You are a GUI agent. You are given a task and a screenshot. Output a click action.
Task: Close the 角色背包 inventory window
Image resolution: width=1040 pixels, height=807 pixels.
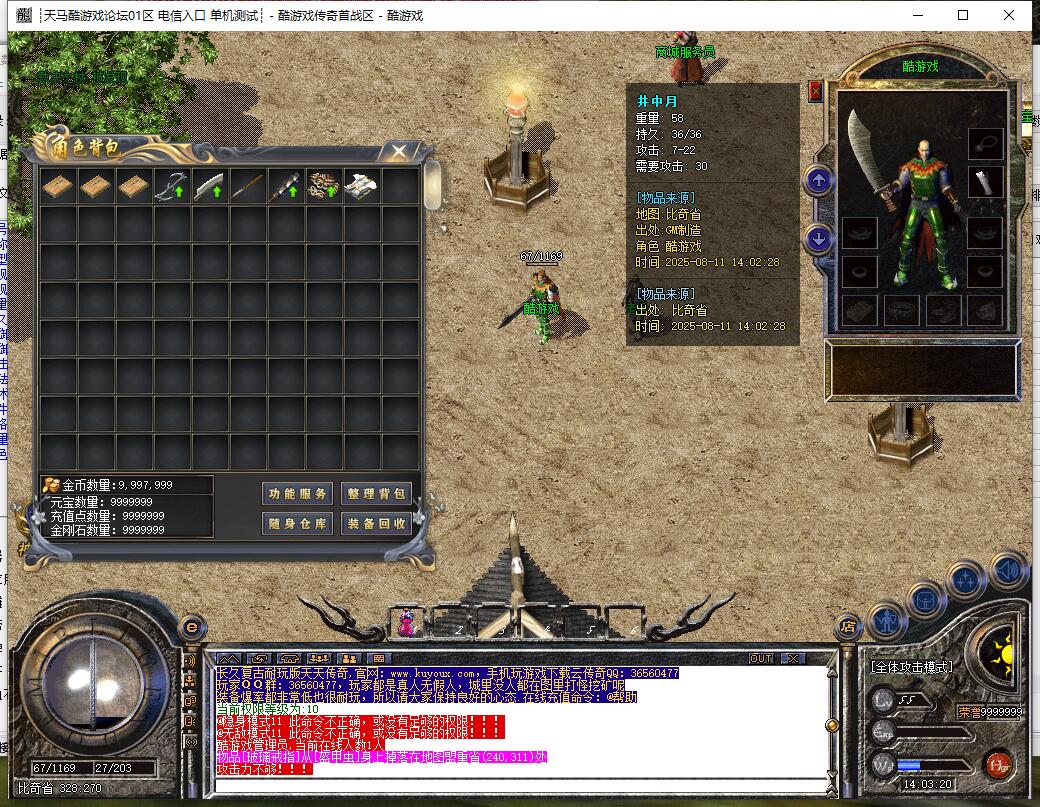tap(399, 151)
